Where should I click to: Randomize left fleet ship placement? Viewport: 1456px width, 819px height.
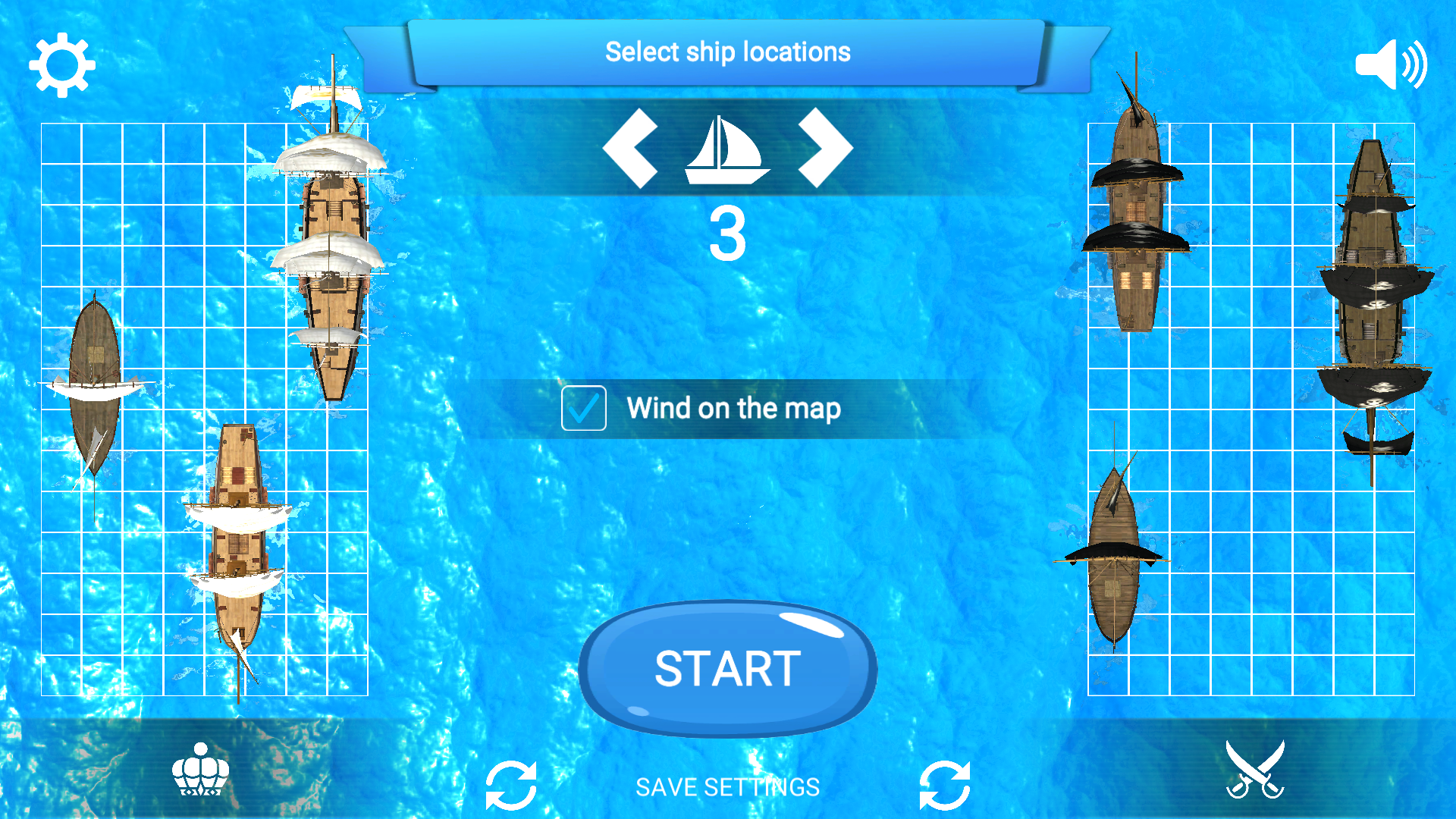pyautogui.click(x=512, y=786)
